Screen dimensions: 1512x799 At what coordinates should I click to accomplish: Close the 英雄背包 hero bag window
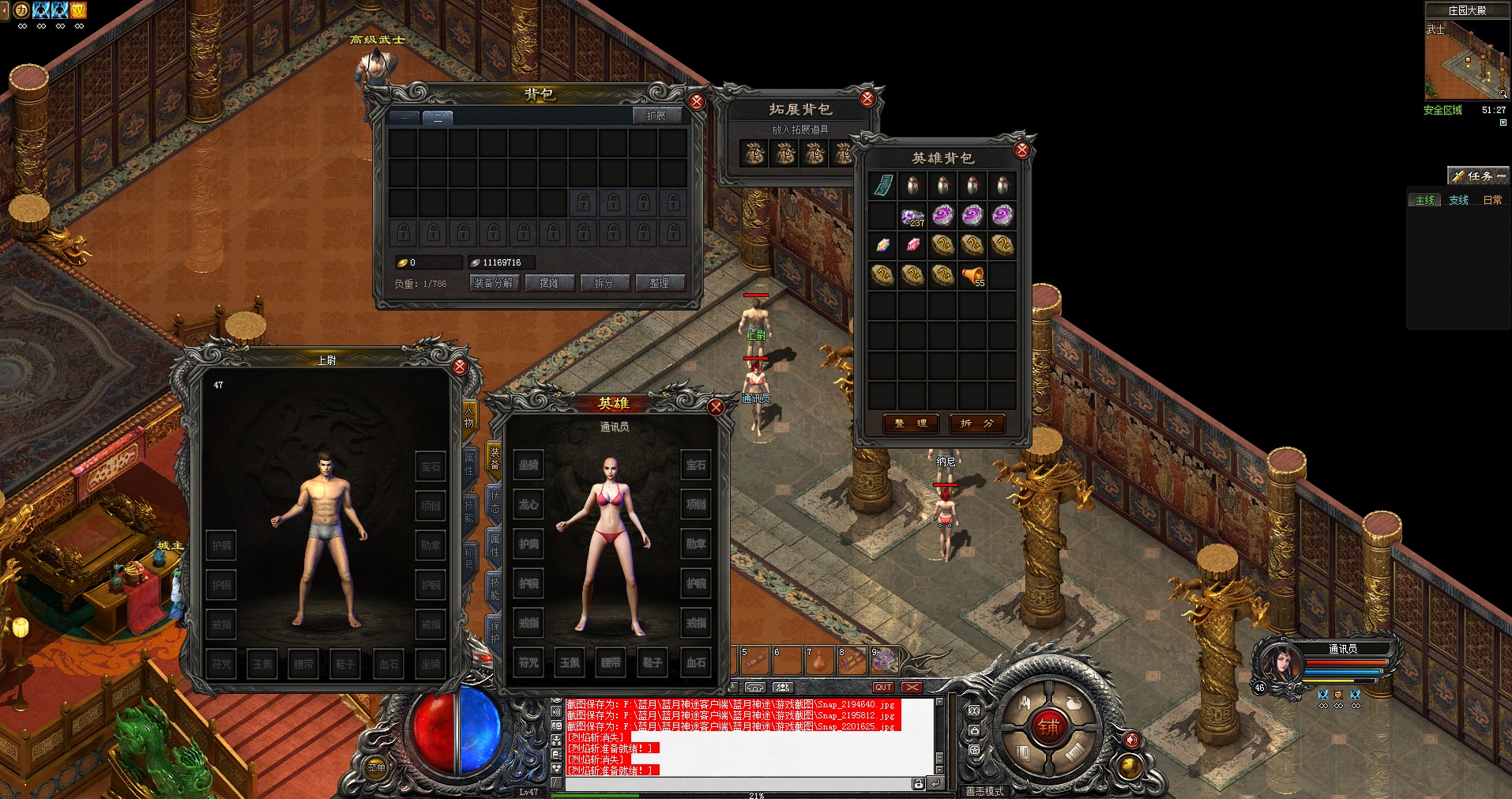[1022, 149]
